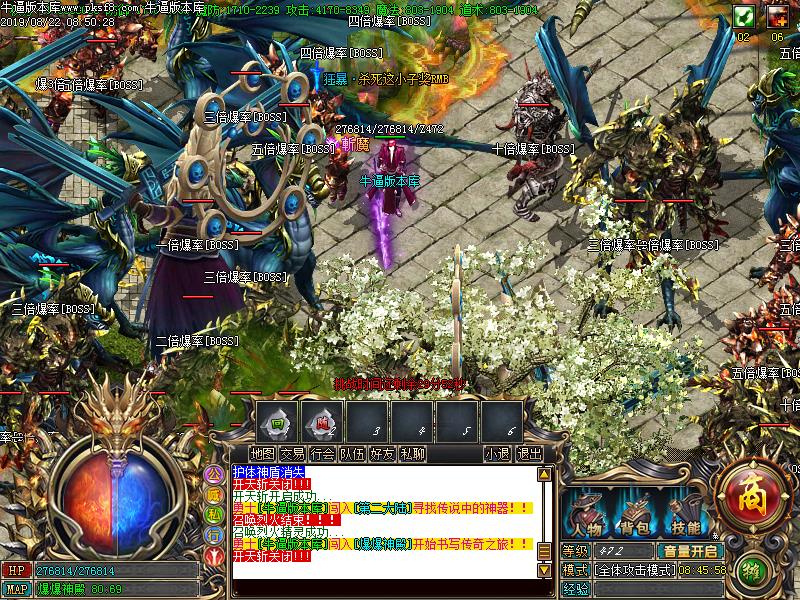
Task: Select the 私 private chat channel
Action: pos(214,514)
